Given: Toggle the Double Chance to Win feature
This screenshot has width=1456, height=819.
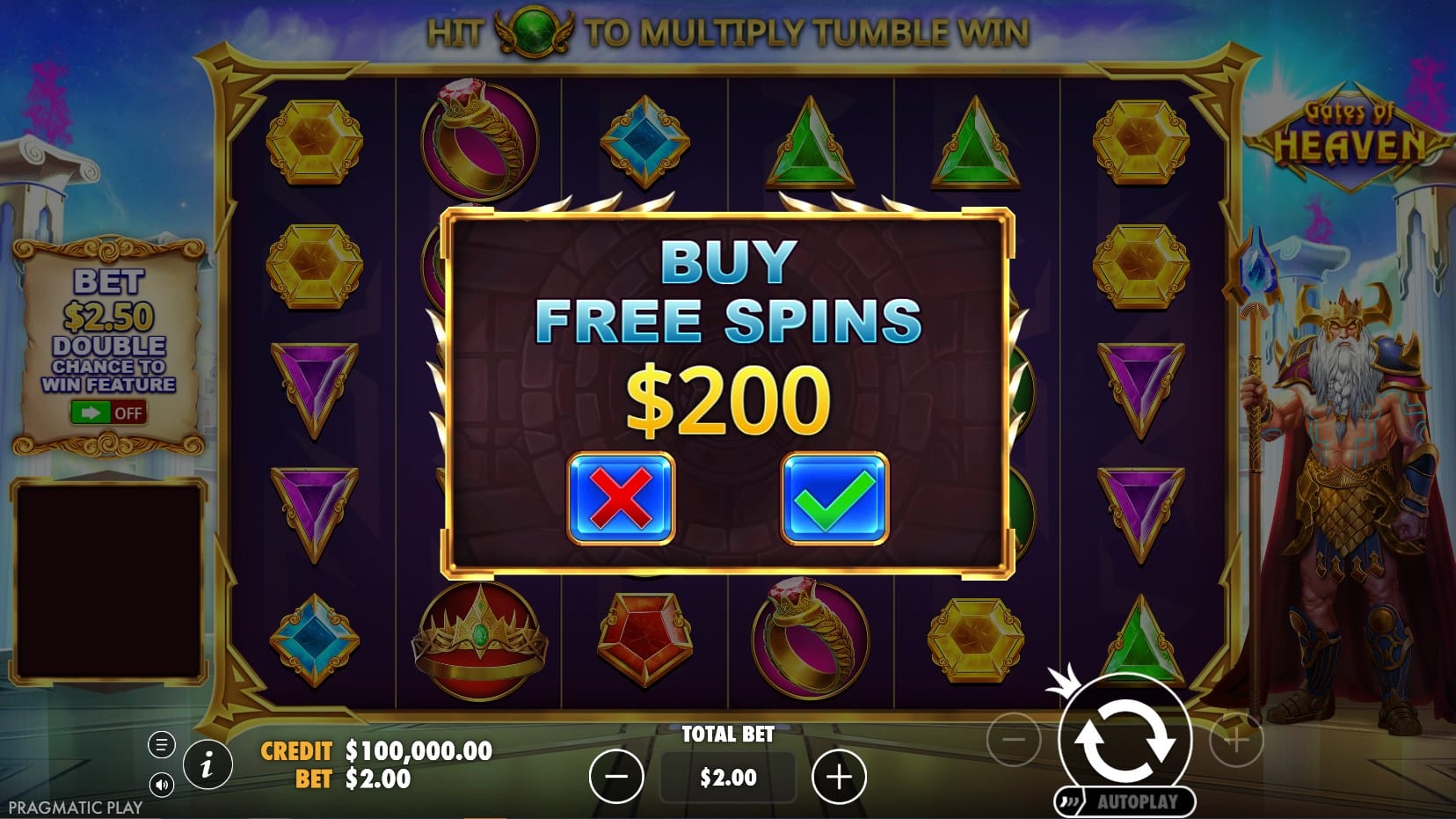Looking at the screenshot, I should [108, 413].
